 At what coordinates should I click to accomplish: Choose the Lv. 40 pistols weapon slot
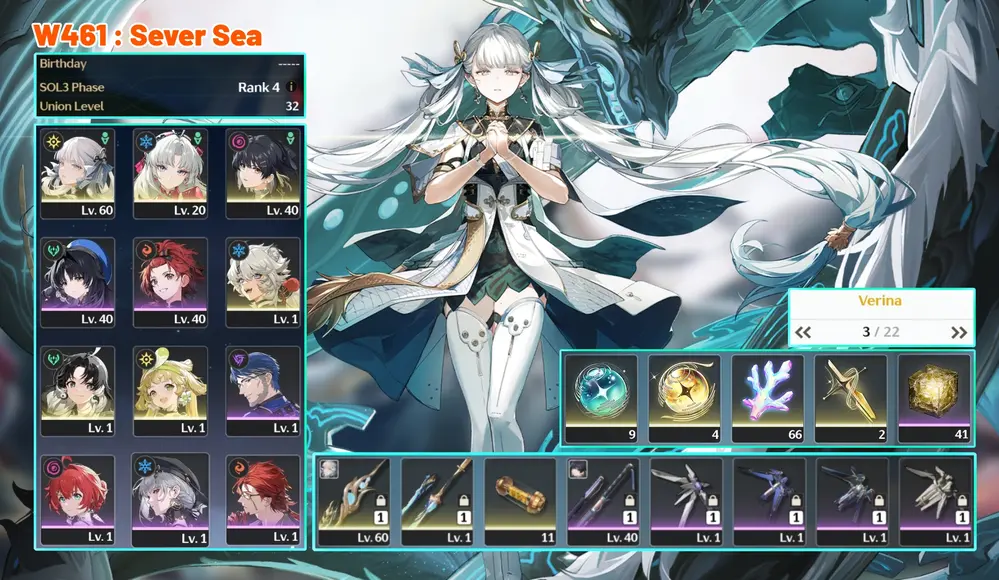tap(604, 502)
